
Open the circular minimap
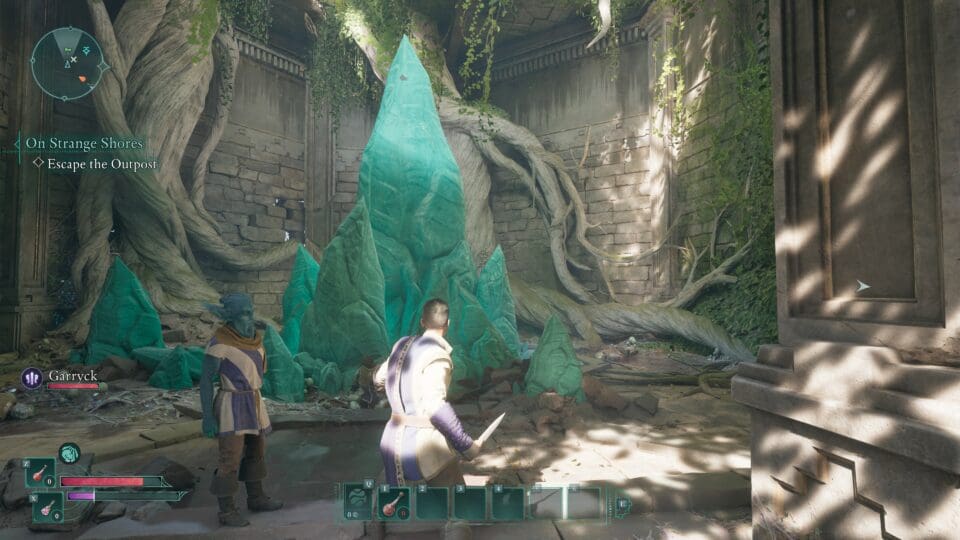coord(67,64)
